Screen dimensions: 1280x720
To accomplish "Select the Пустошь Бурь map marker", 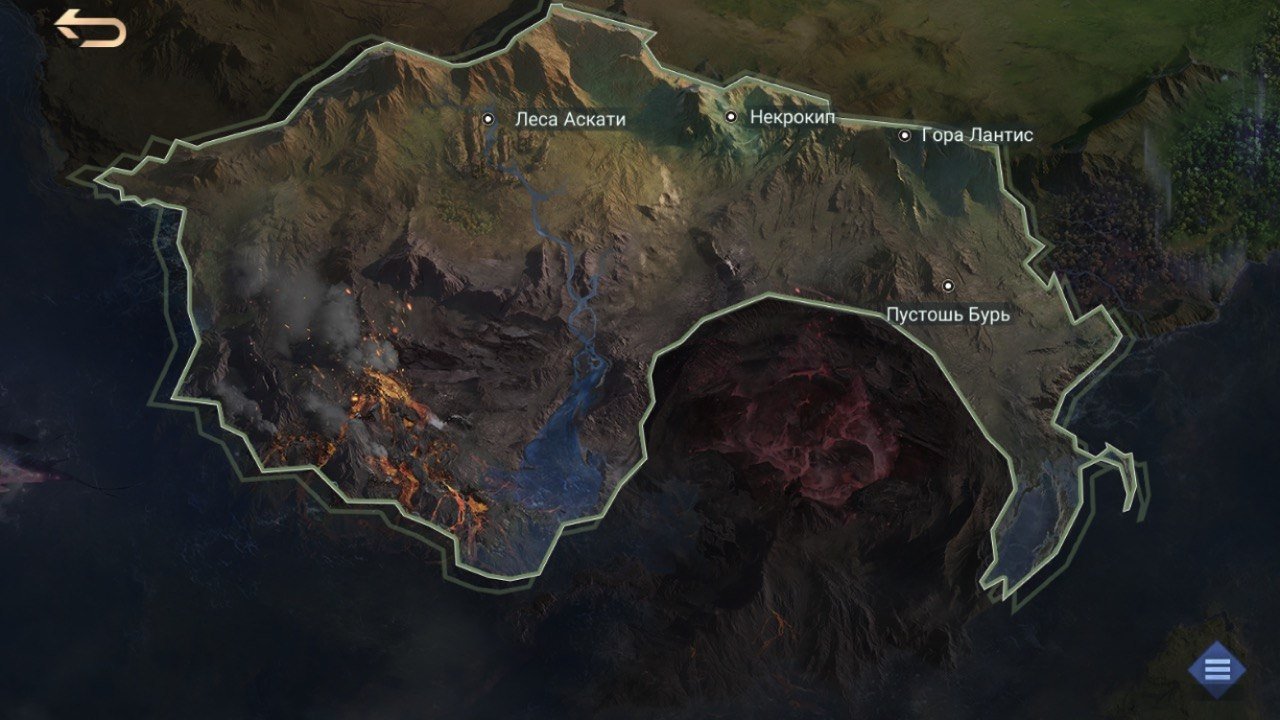I will 948,286.
